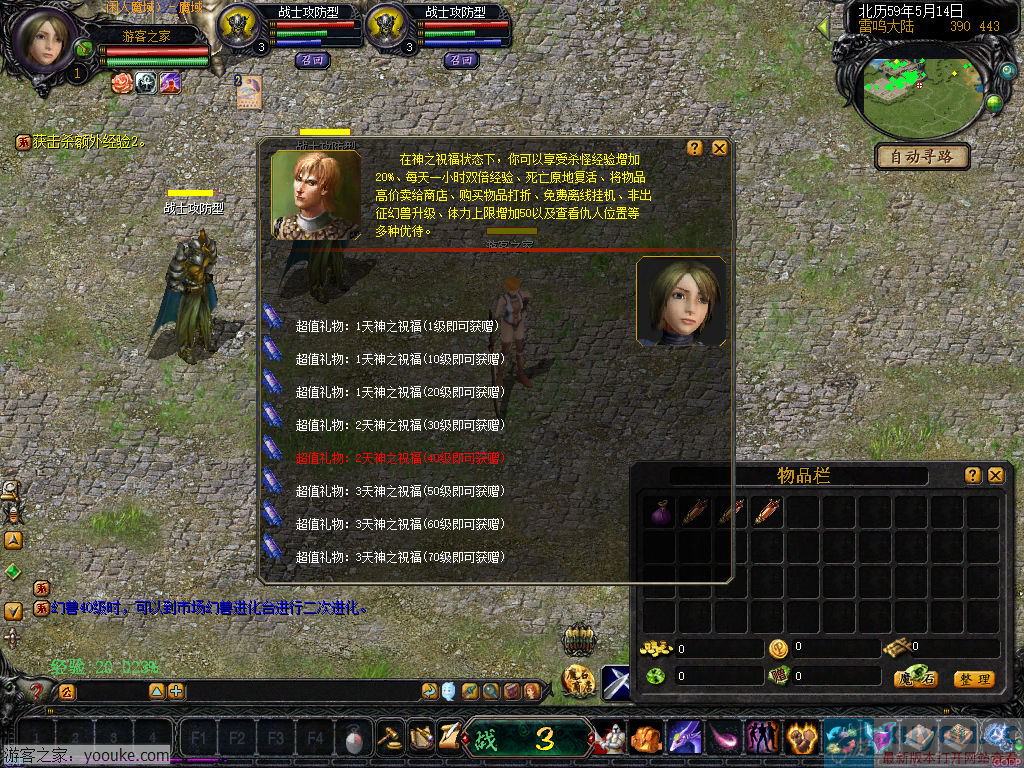The image size is (1024, 768).
Task: Close the blessing gift dialog
Action: coord(719,148)
